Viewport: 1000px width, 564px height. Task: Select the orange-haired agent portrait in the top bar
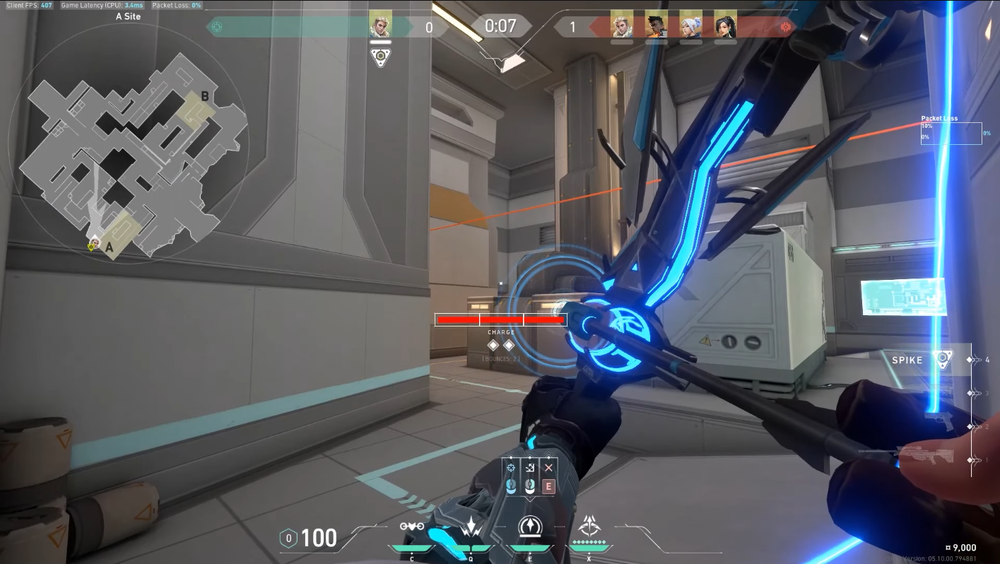coord(656,25)
